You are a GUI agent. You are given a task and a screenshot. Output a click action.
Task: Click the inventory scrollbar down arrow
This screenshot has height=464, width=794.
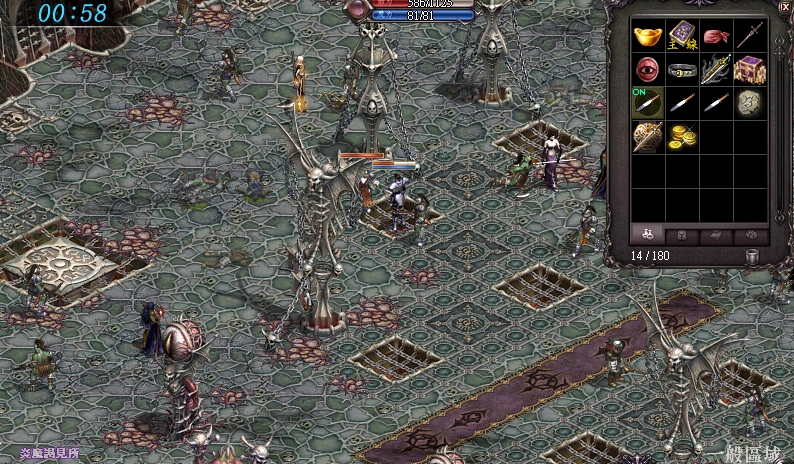(x=781, y=220)
